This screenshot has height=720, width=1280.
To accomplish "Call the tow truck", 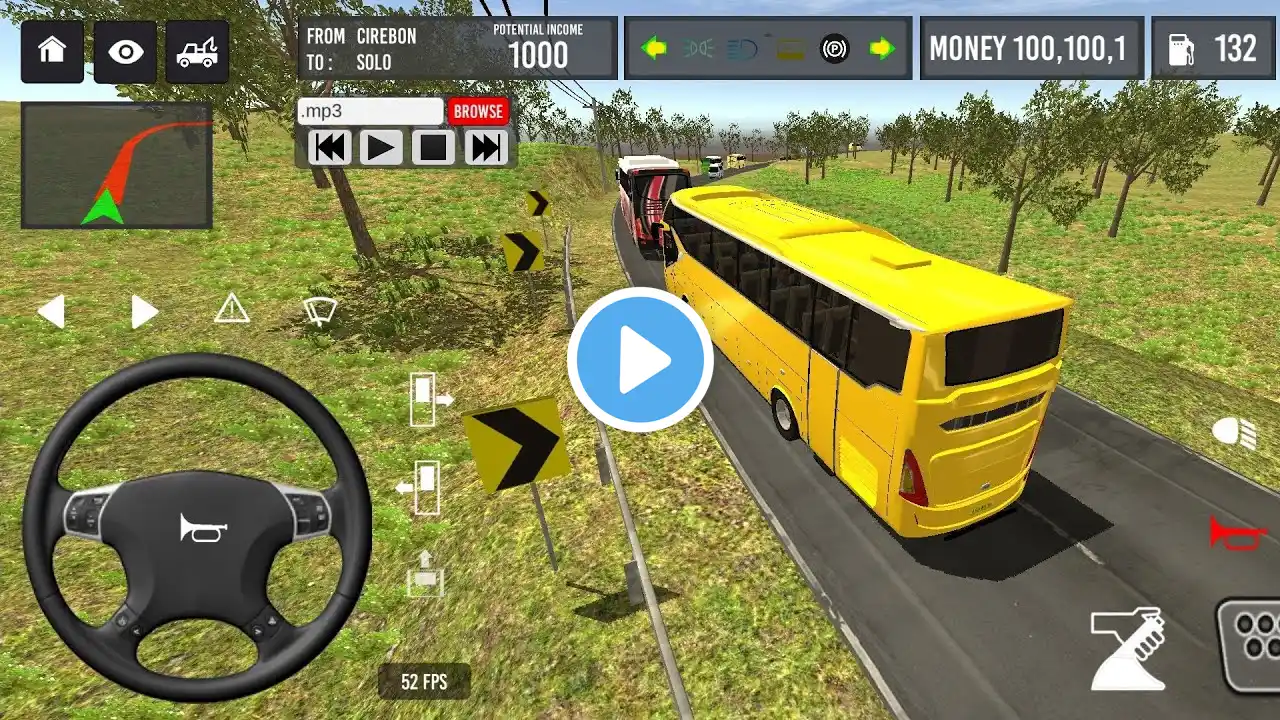I will 196,51.
